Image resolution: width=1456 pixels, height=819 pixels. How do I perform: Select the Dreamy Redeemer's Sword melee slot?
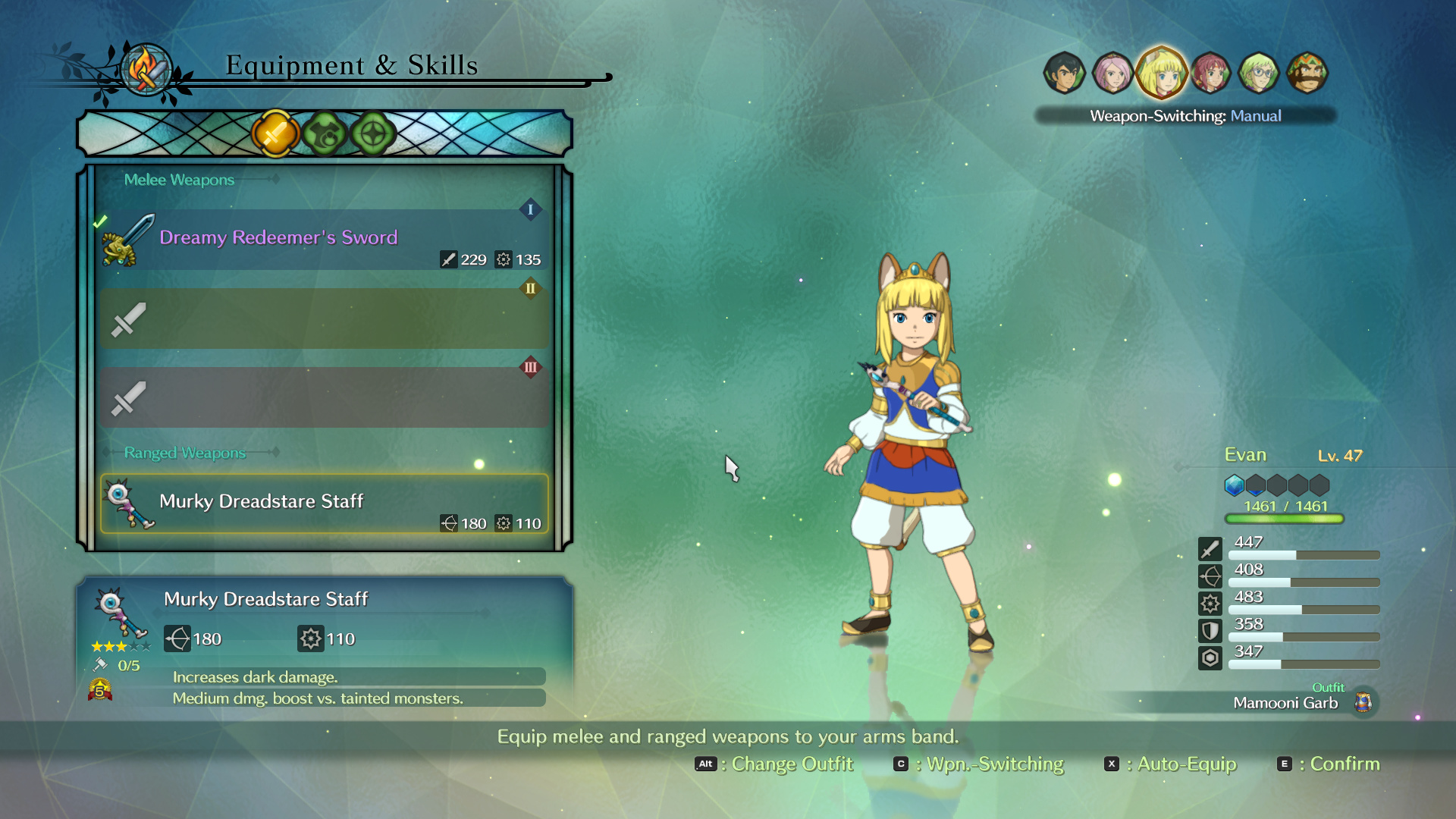click(x=325, y=240)
